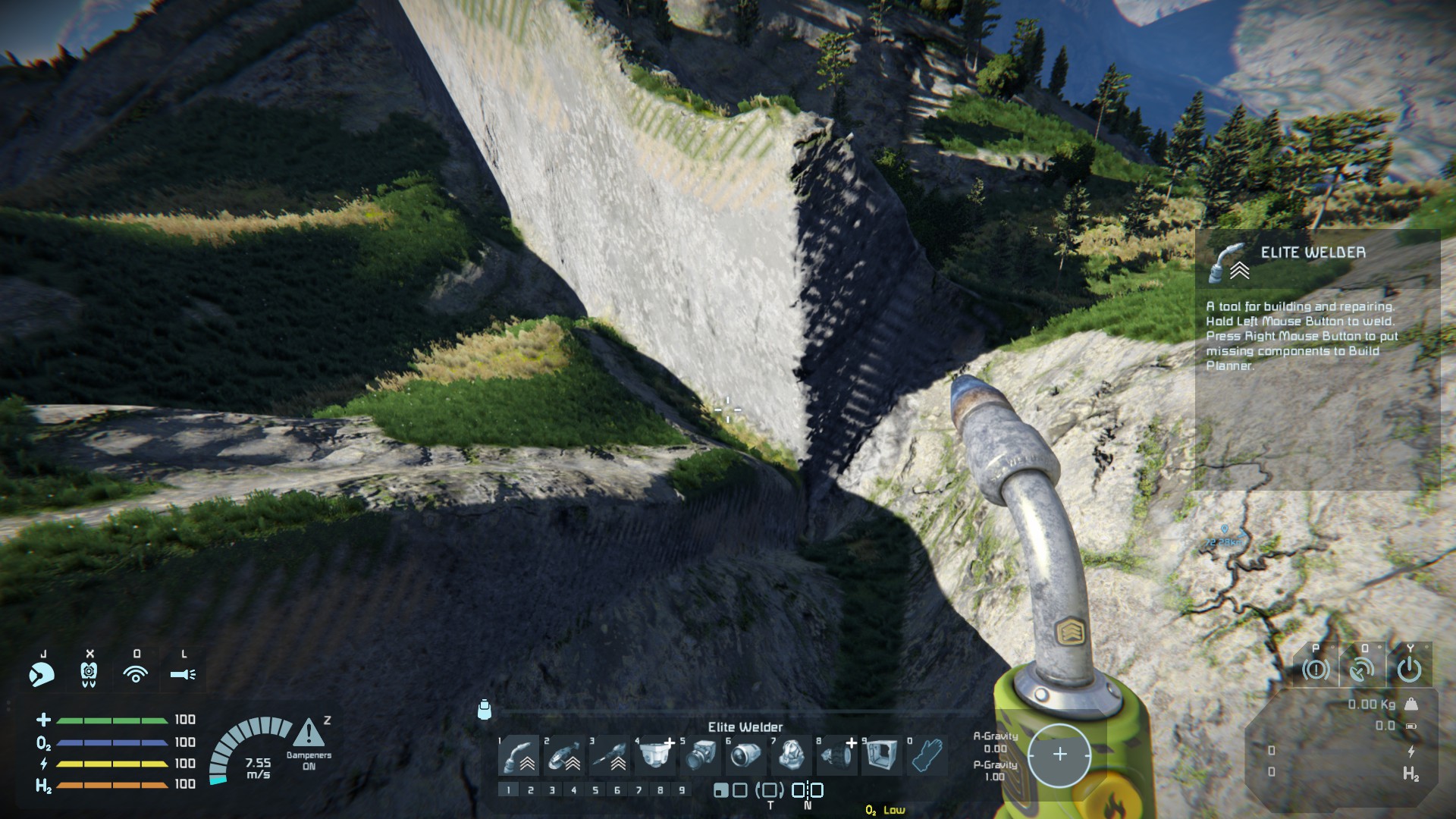Toggle the power on/off icon
Viewport: 1456px width, 819px height.
1409,670
